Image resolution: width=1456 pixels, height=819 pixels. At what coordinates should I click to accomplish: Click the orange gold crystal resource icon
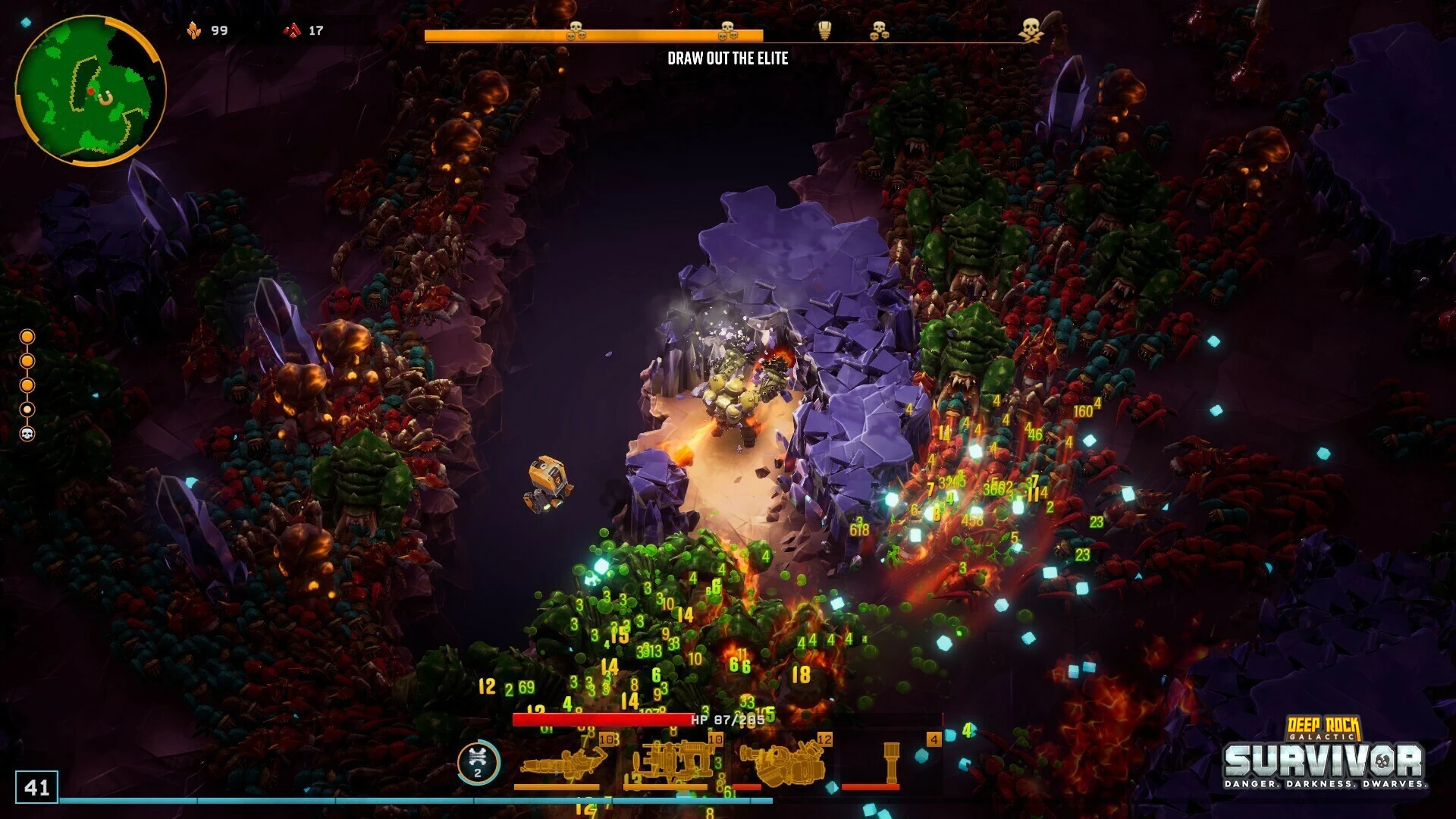[194, 30]
